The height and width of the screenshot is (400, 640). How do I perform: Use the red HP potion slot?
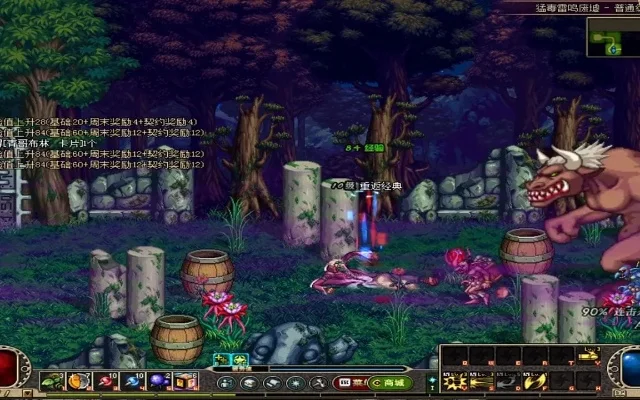(106, 381)
